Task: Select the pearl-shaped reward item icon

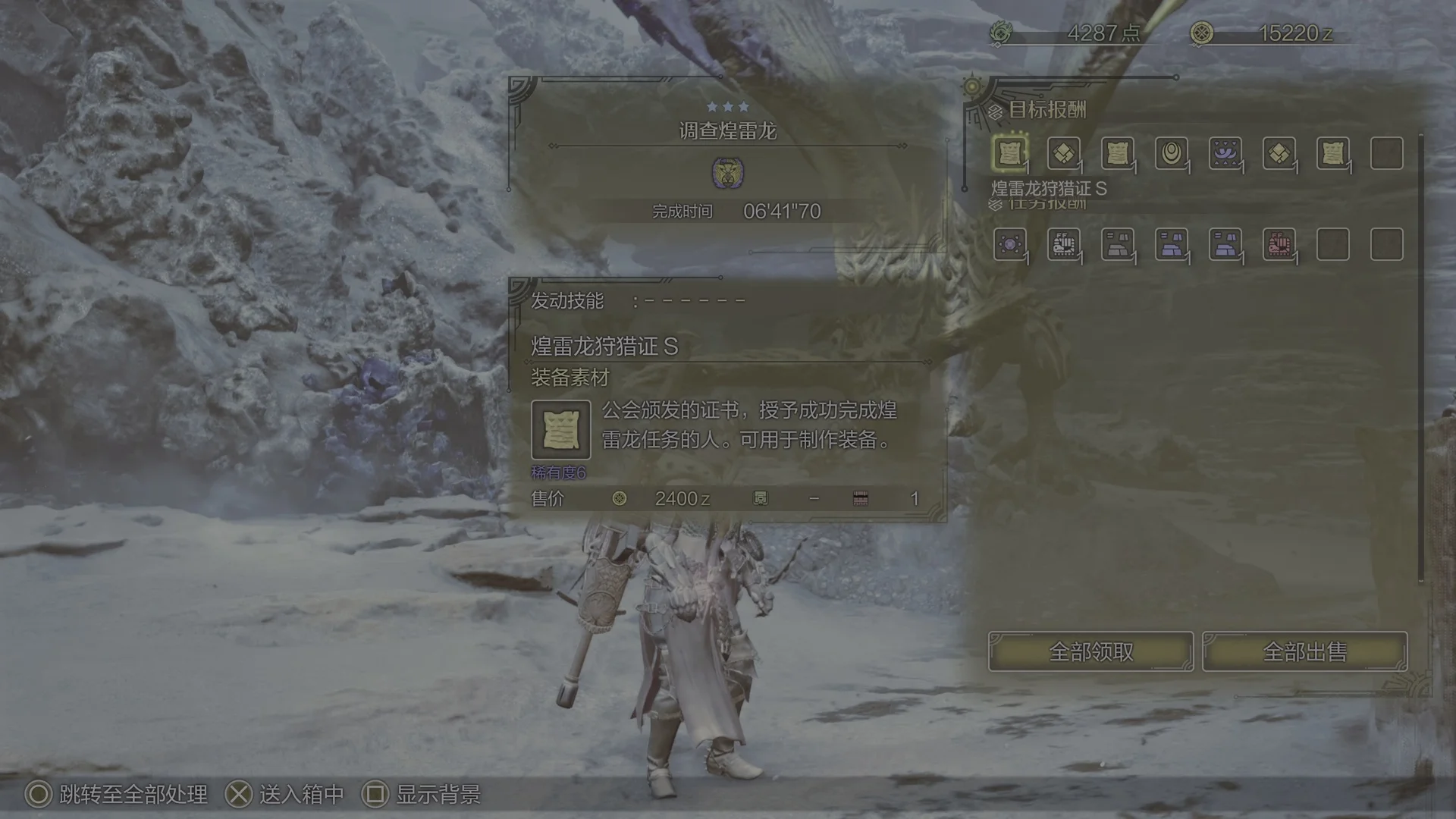Action: 1171,153
